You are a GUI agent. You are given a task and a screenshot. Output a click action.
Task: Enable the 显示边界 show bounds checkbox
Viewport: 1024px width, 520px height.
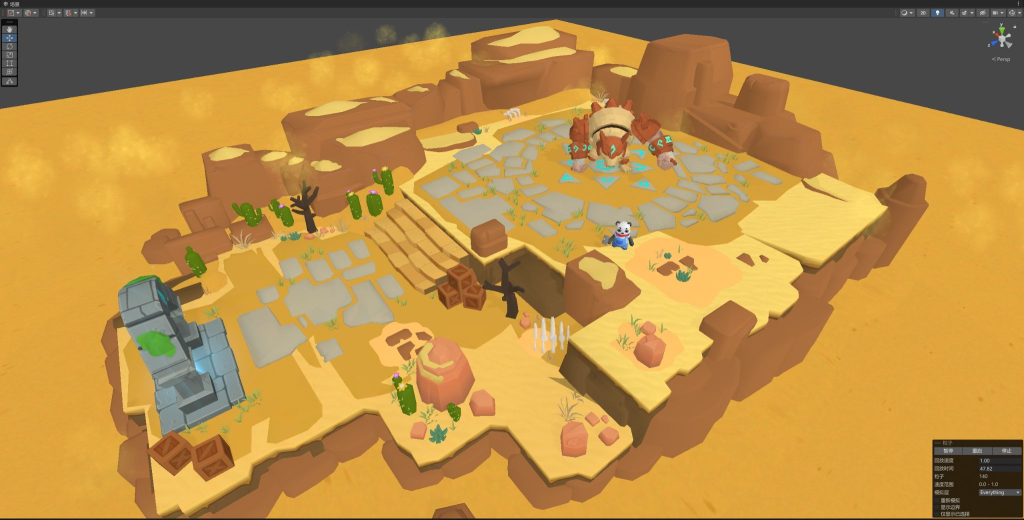pyautogui.click(x=937, y=507)
